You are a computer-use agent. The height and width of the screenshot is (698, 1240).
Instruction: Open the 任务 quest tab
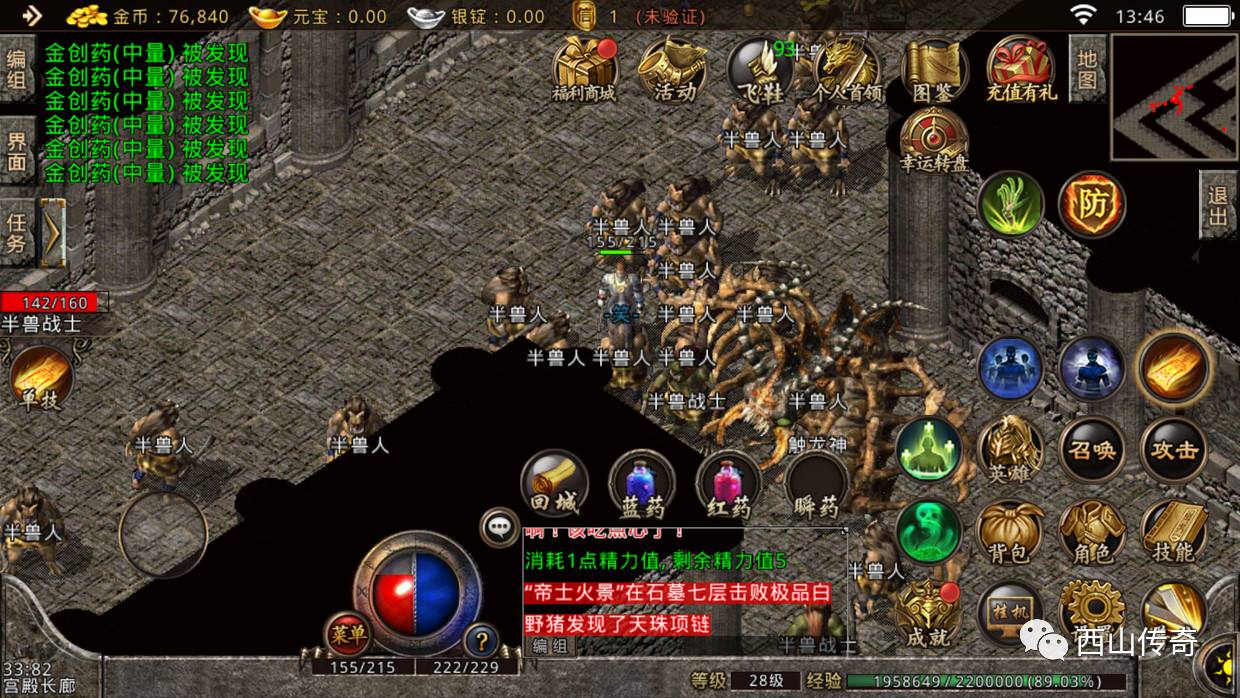(16, 231)
